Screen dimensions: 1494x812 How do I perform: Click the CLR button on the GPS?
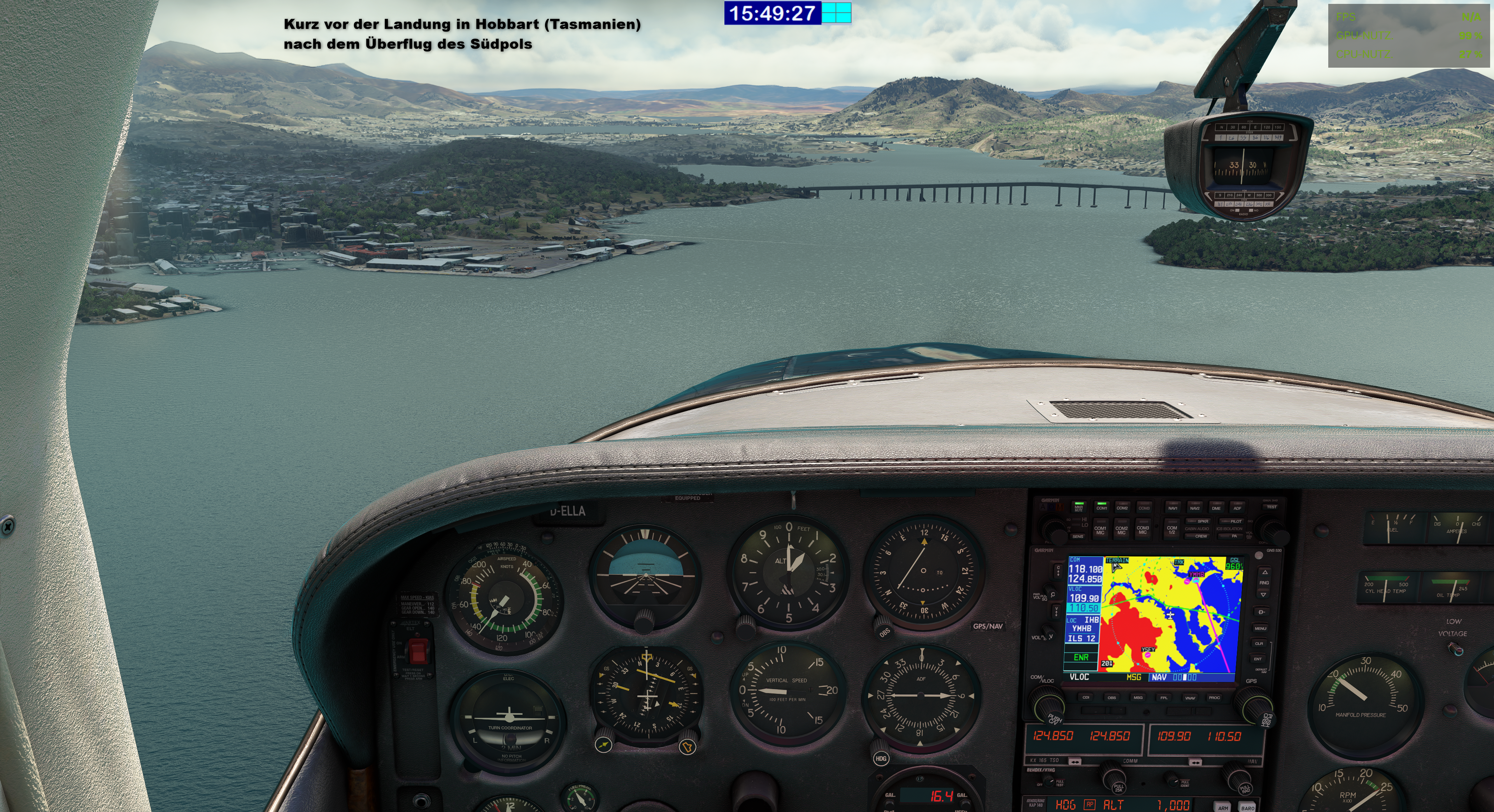point(1259,643)
